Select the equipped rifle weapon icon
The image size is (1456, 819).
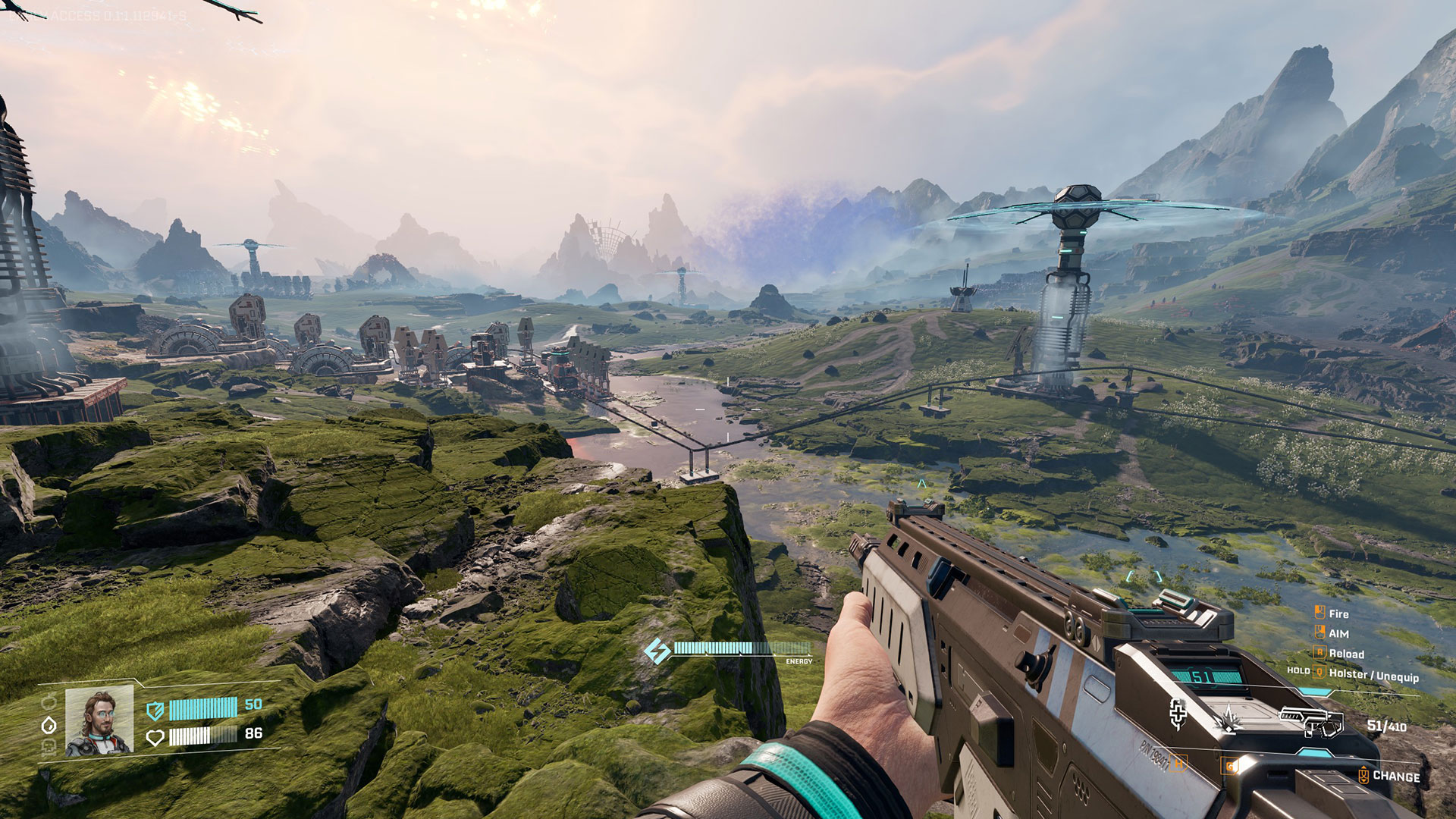tap(1311, 722)
